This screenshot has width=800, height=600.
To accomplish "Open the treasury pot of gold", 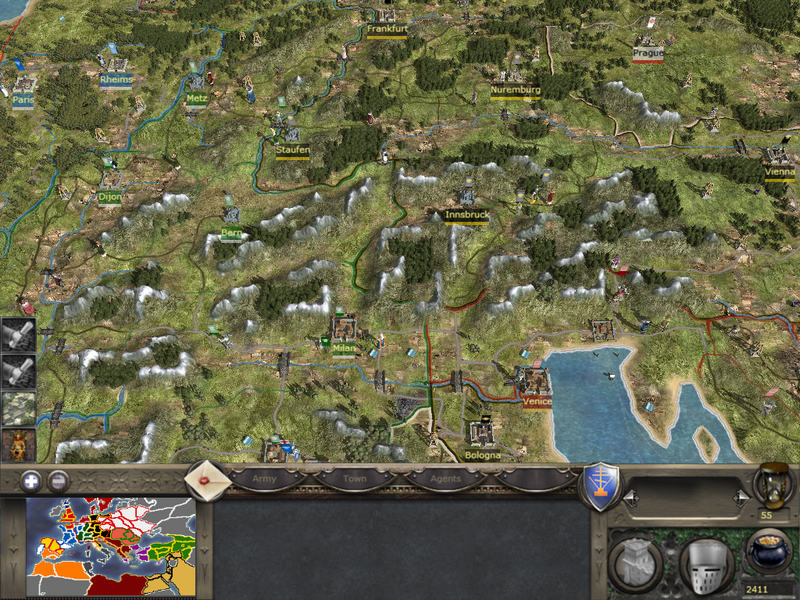I will tap(769, 553).
